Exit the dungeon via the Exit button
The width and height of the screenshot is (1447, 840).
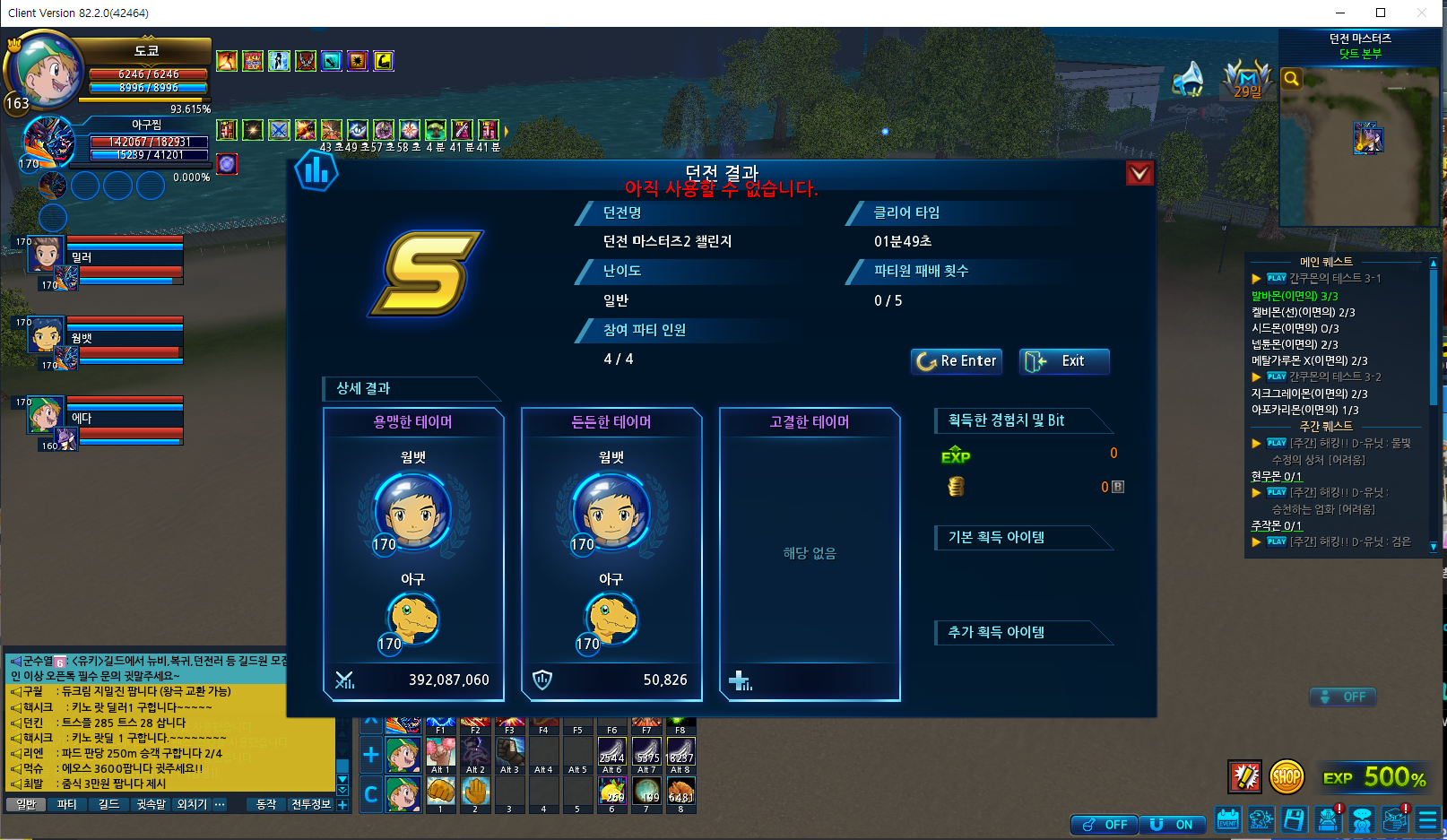1064,361
